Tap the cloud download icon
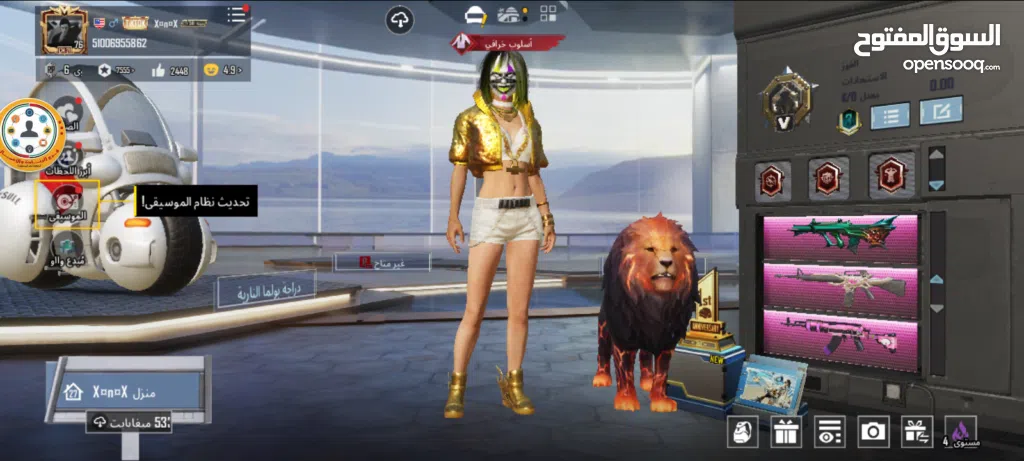The width and height of the screenshot is (1024, 461). click(x=400, y=19)
